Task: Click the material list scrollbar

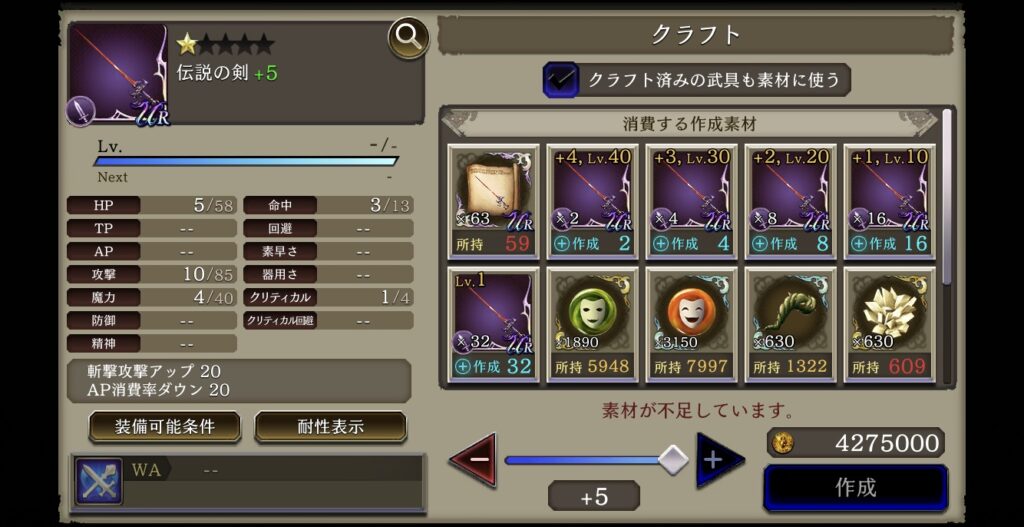Action: 946,200
